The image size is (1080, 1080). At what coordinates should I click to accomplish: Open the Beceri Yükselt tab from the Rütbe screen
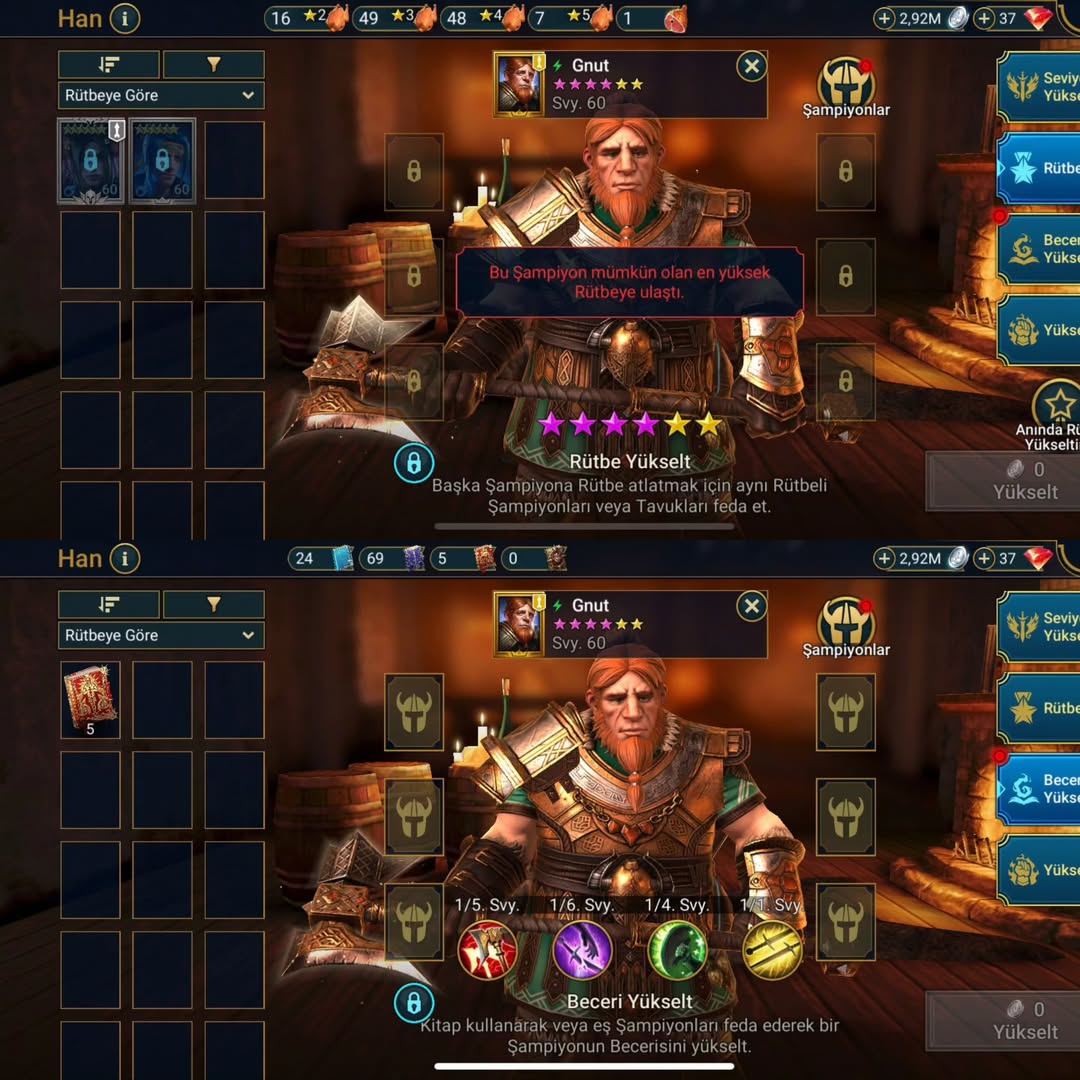pyautogui.click(x=1040, y=248)
